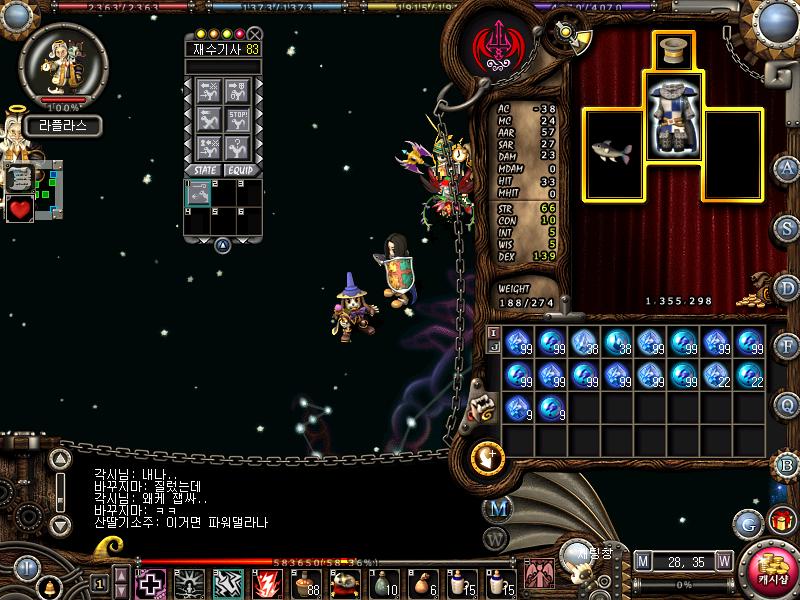Click the round Q side button
This screenshot has height=600, width=800.
(x=787, y=404)
